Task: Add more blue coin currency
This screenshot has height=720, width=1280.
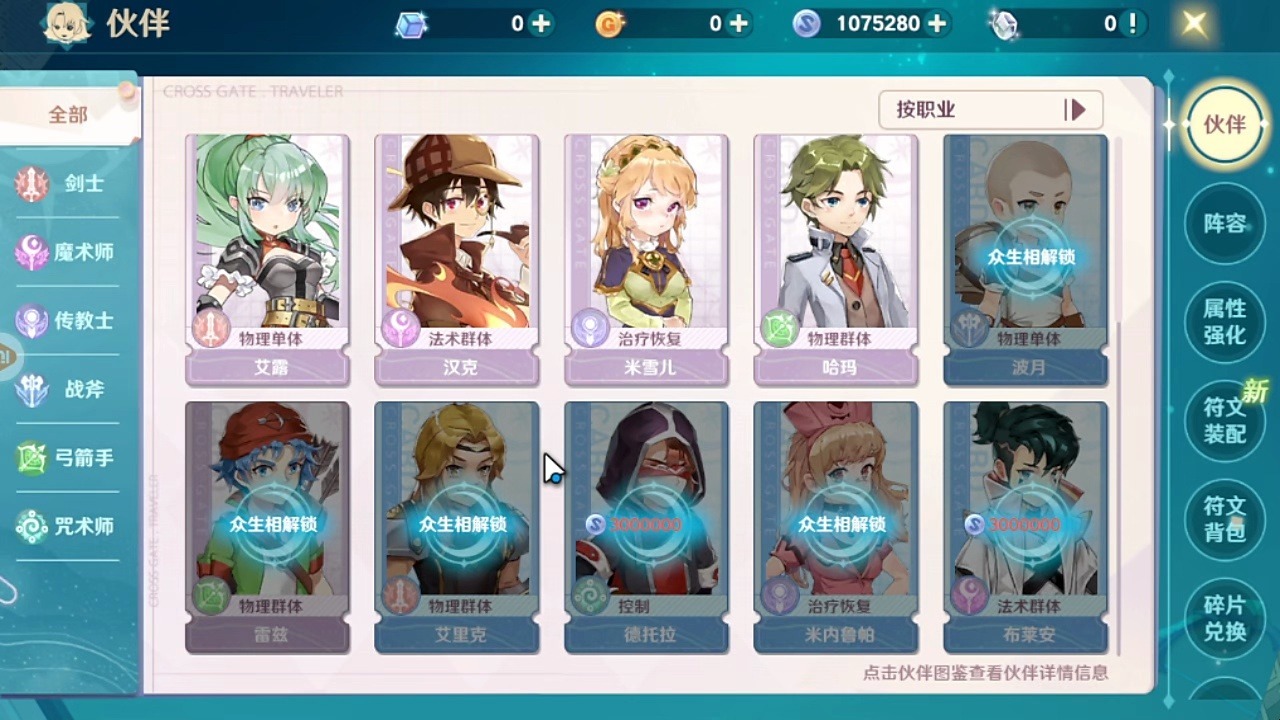Action: 937,24
